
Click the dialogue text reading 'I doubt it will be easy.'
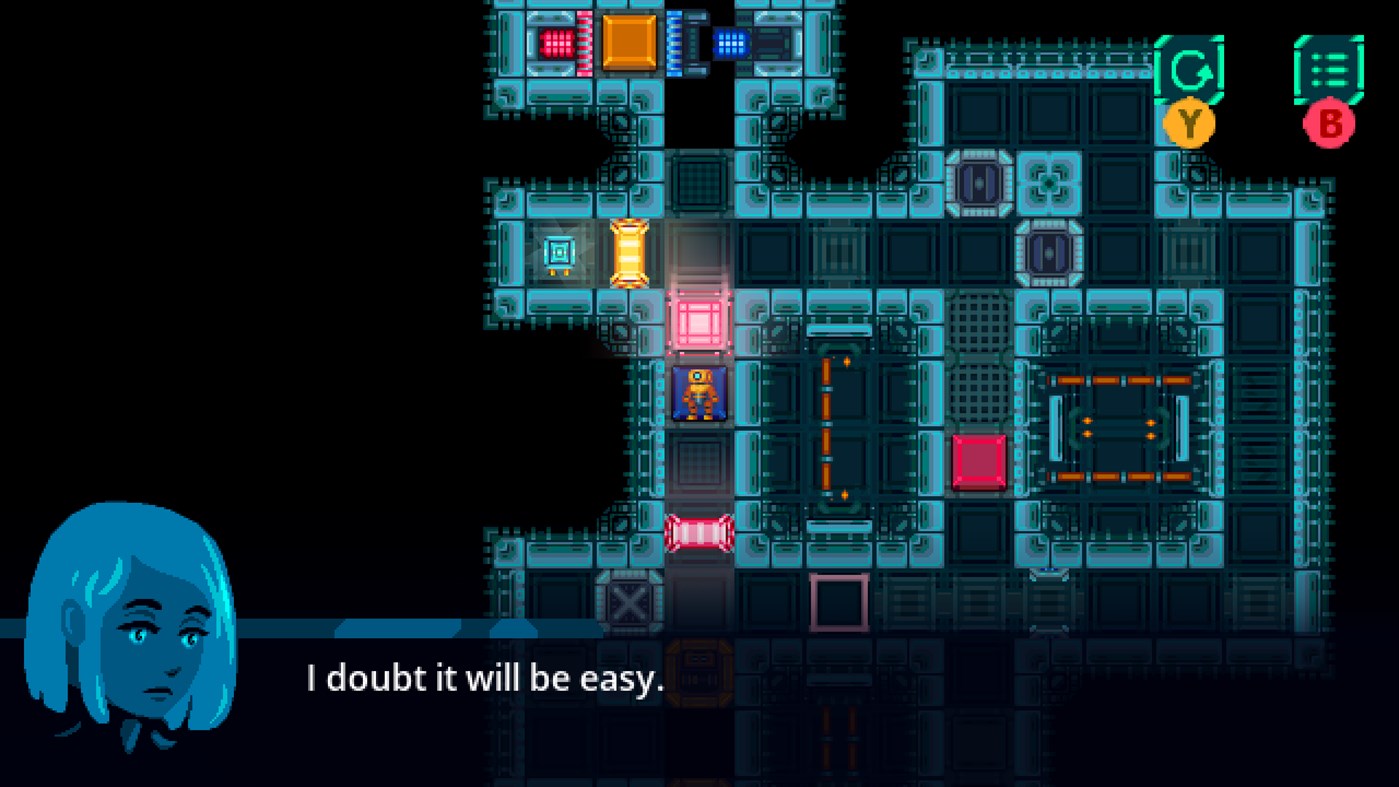point(483,678)
